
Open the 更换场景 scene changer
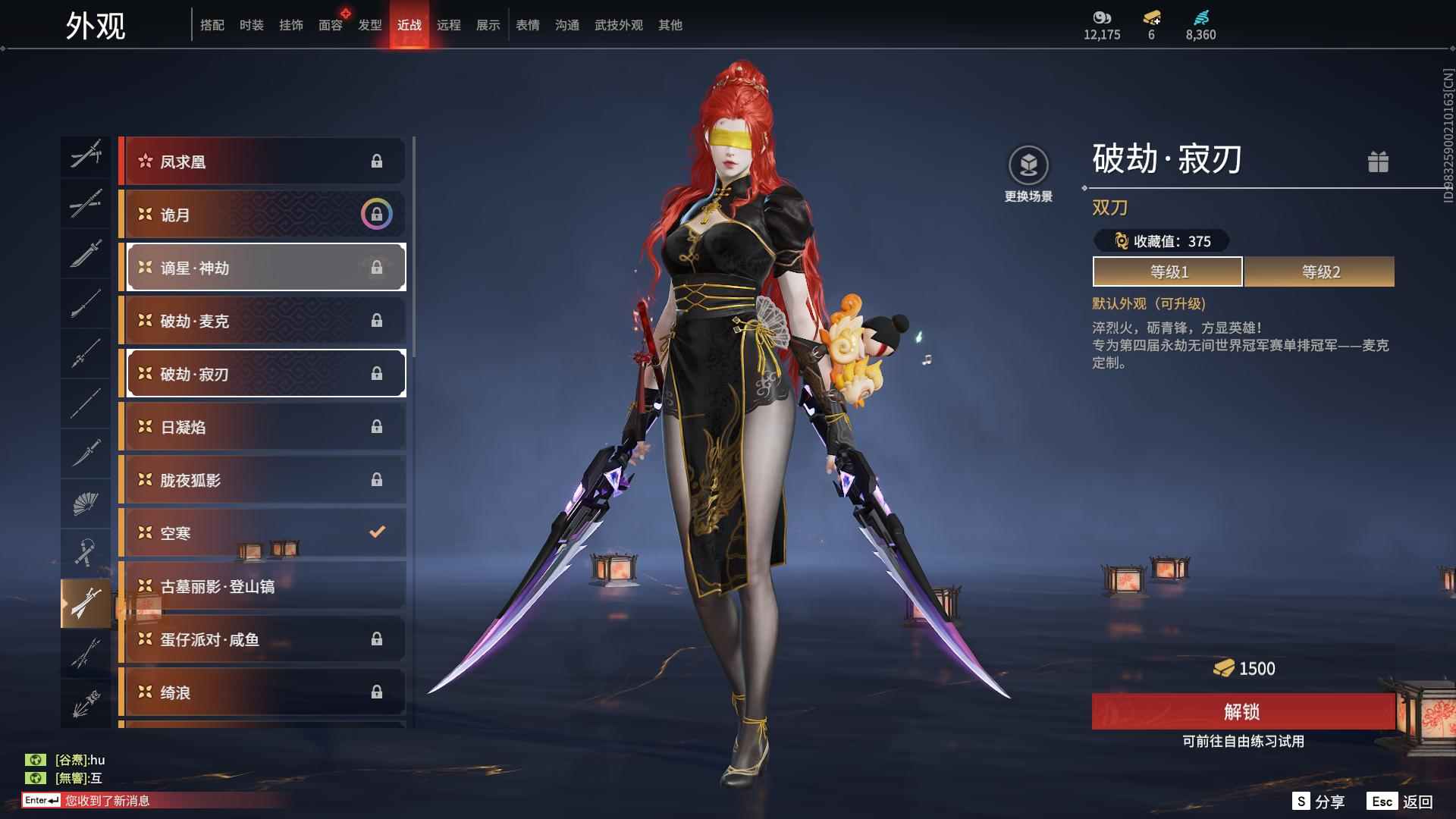(x=1028, y=174)
